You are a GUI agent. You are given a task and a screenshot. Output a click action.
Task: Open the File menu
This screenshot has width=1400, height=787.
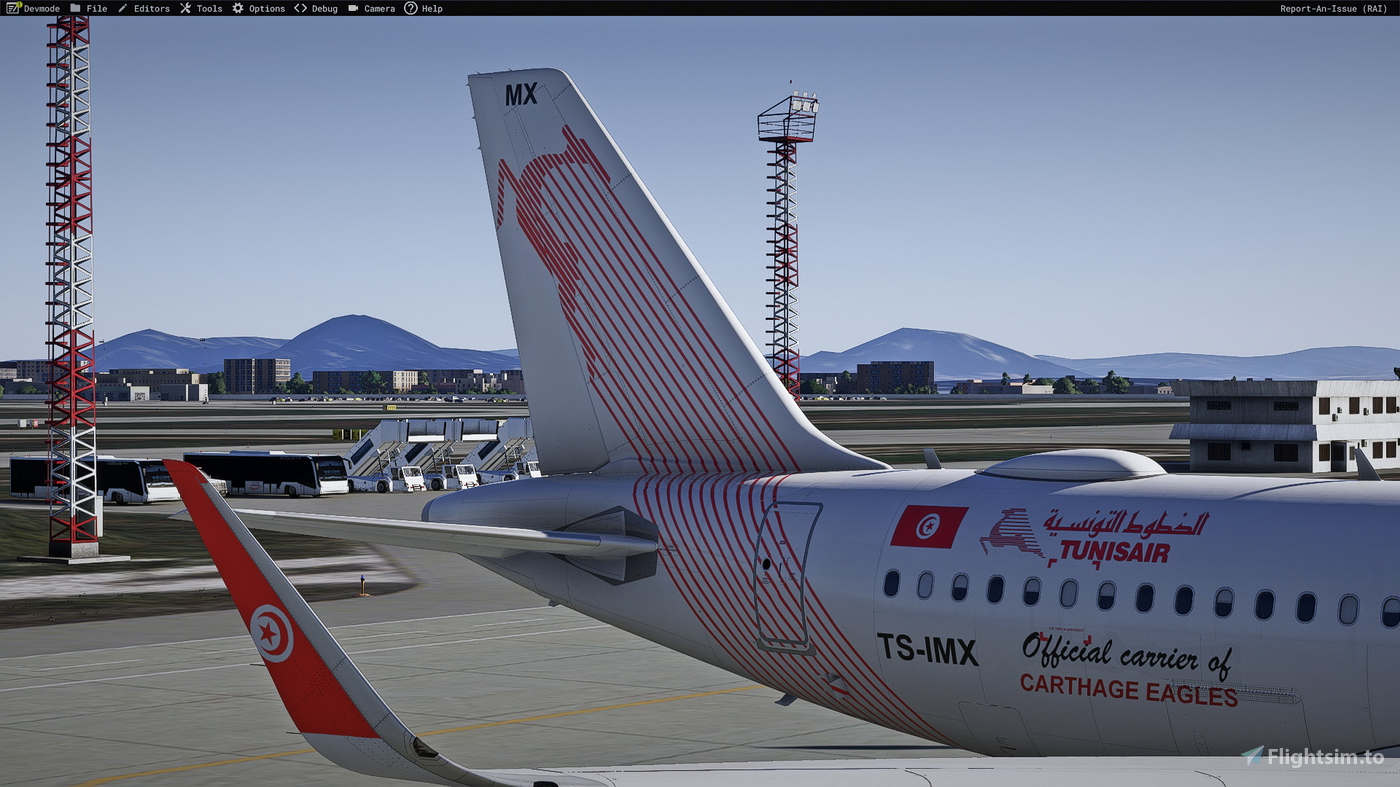(95, 8)
